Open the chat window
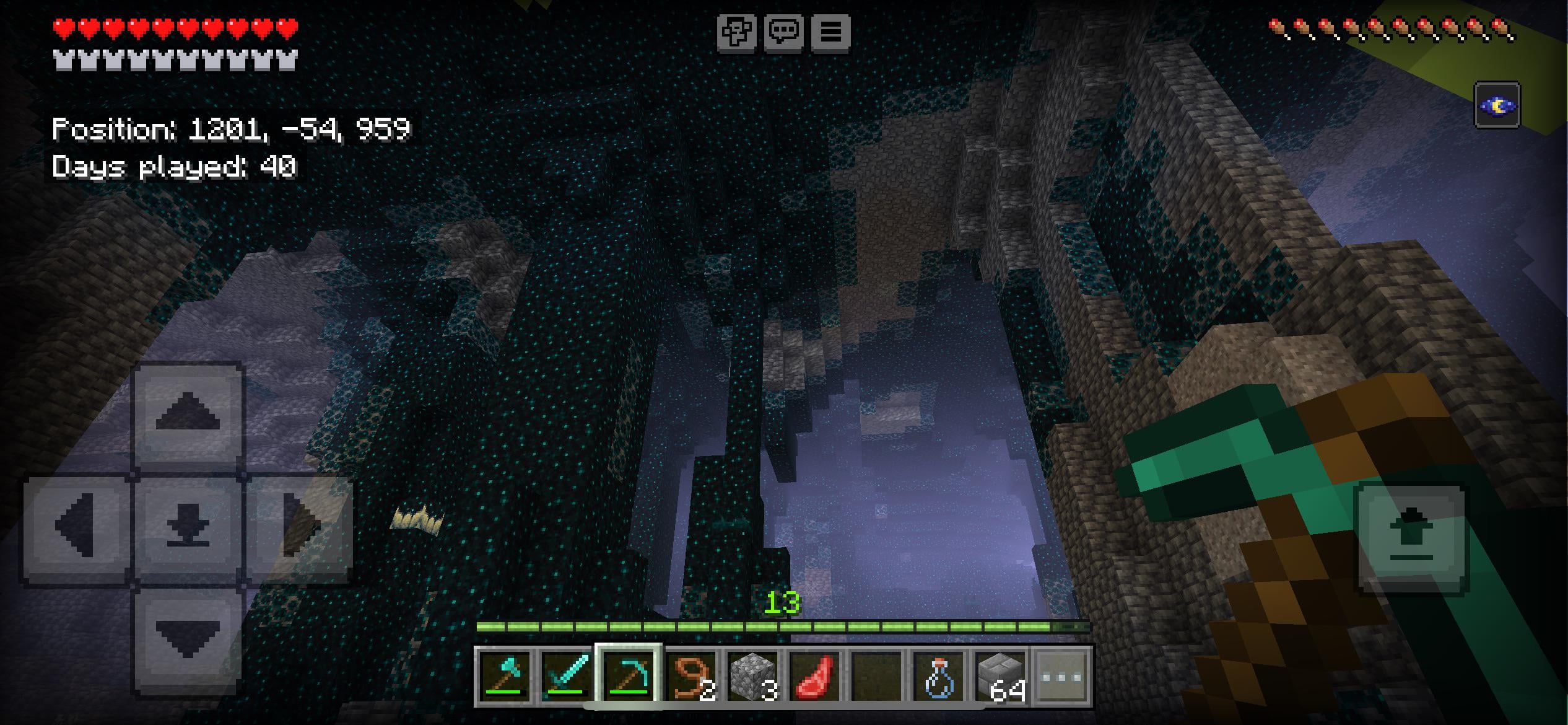 click(x=783, y=32)
